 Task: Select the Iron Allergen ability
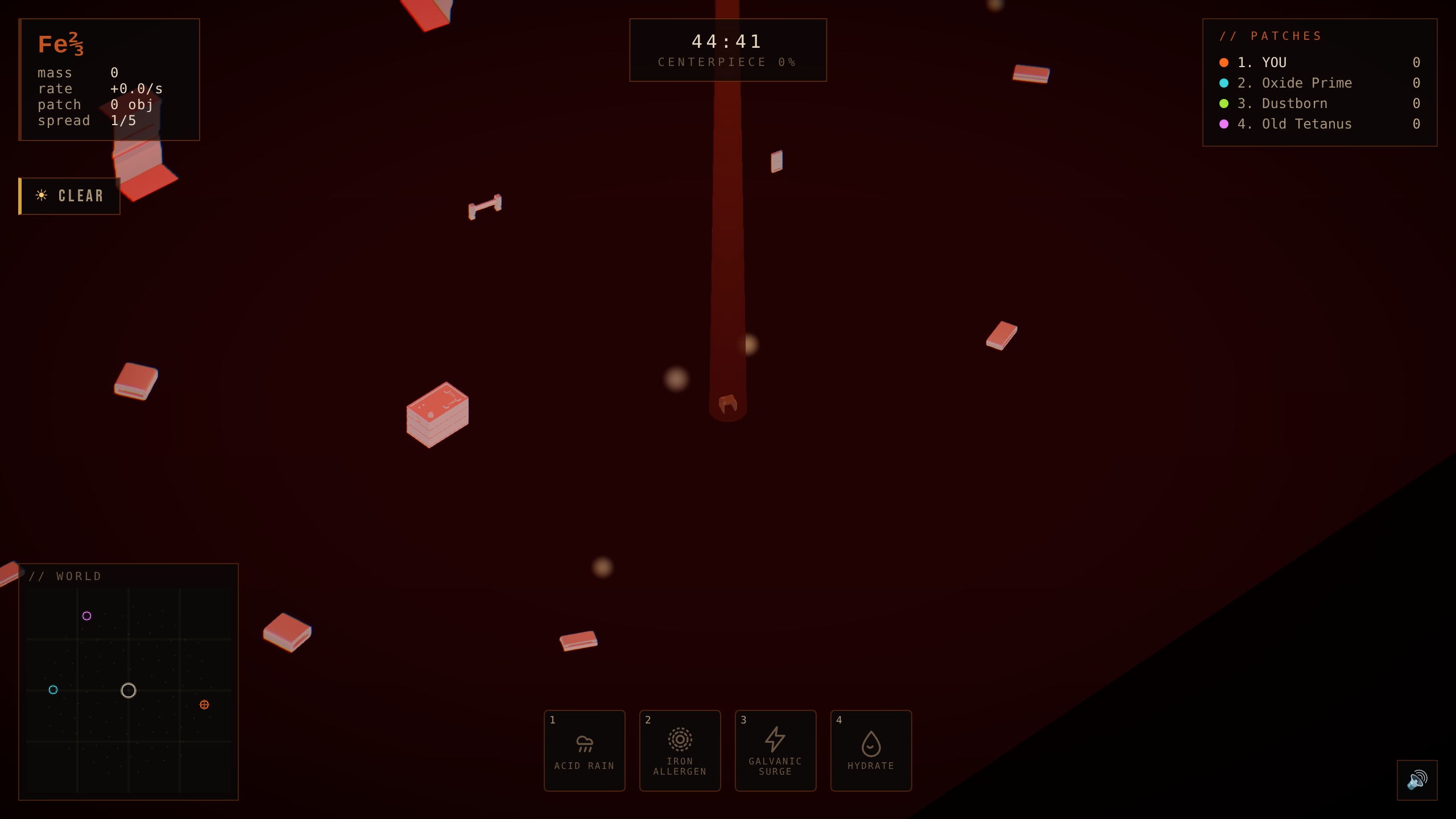pos(680,750)
